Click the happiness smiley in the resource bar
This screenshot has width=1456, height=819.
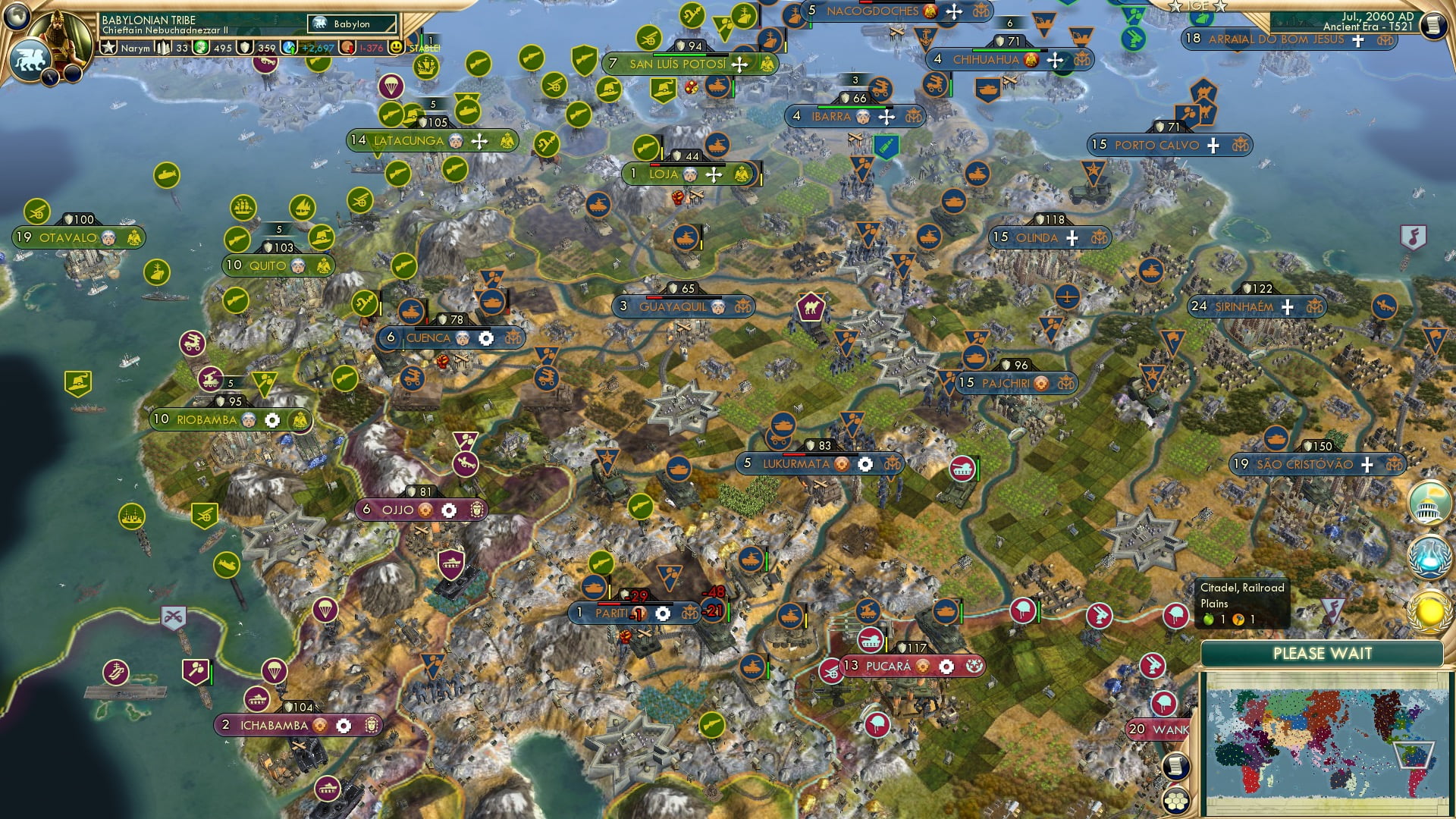click(x=396, y=47)
